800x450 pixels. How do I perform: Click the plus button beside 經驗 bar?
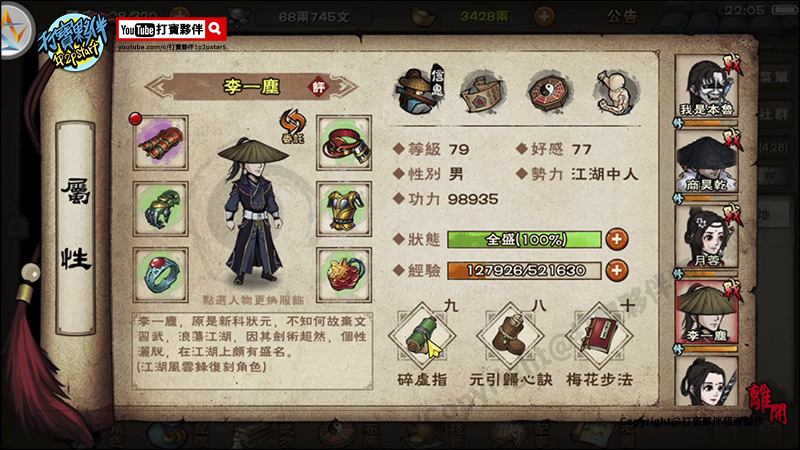pyautogui.click(x=617, y=270)
